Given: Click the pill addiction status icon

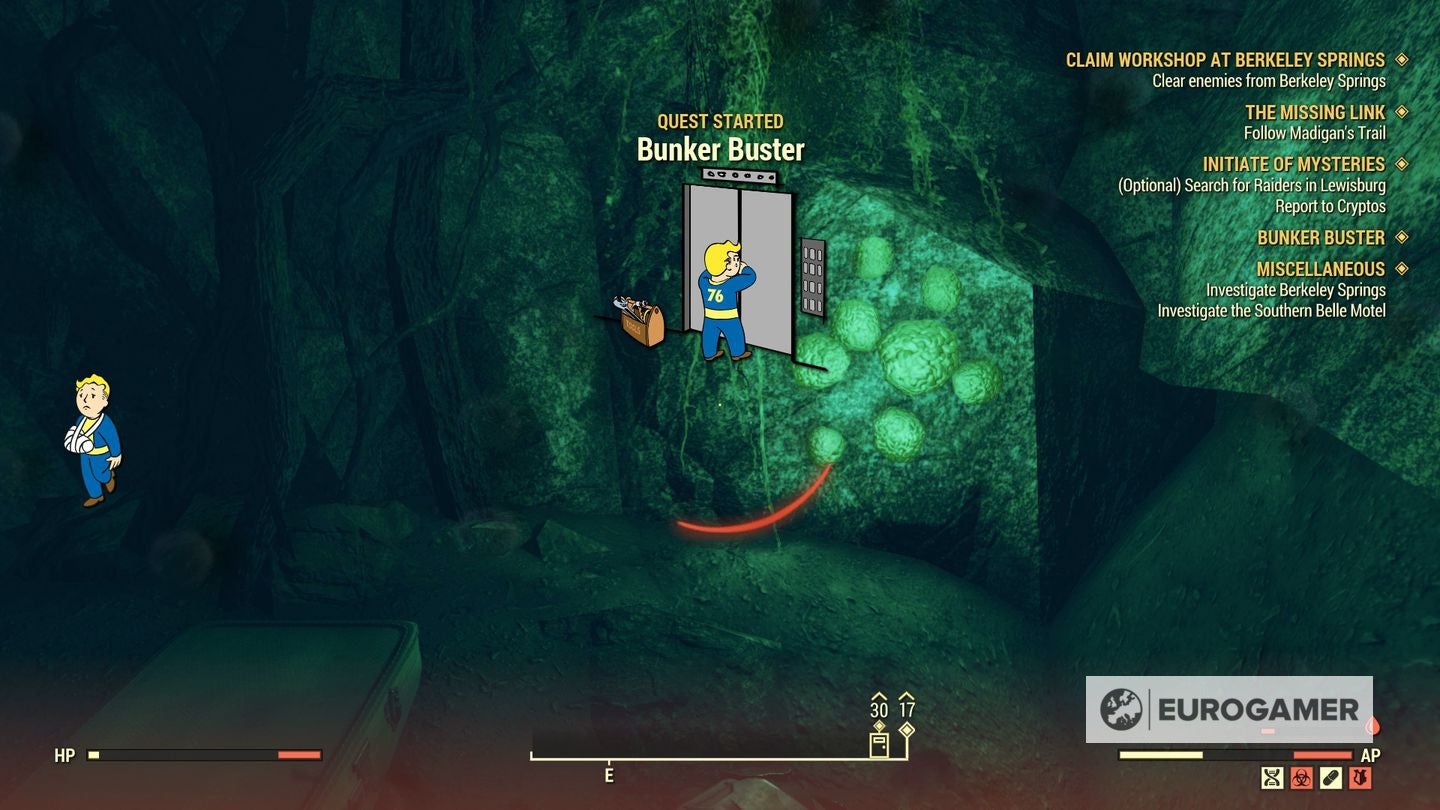Looking at the screenshot, I should (1330, 776).
